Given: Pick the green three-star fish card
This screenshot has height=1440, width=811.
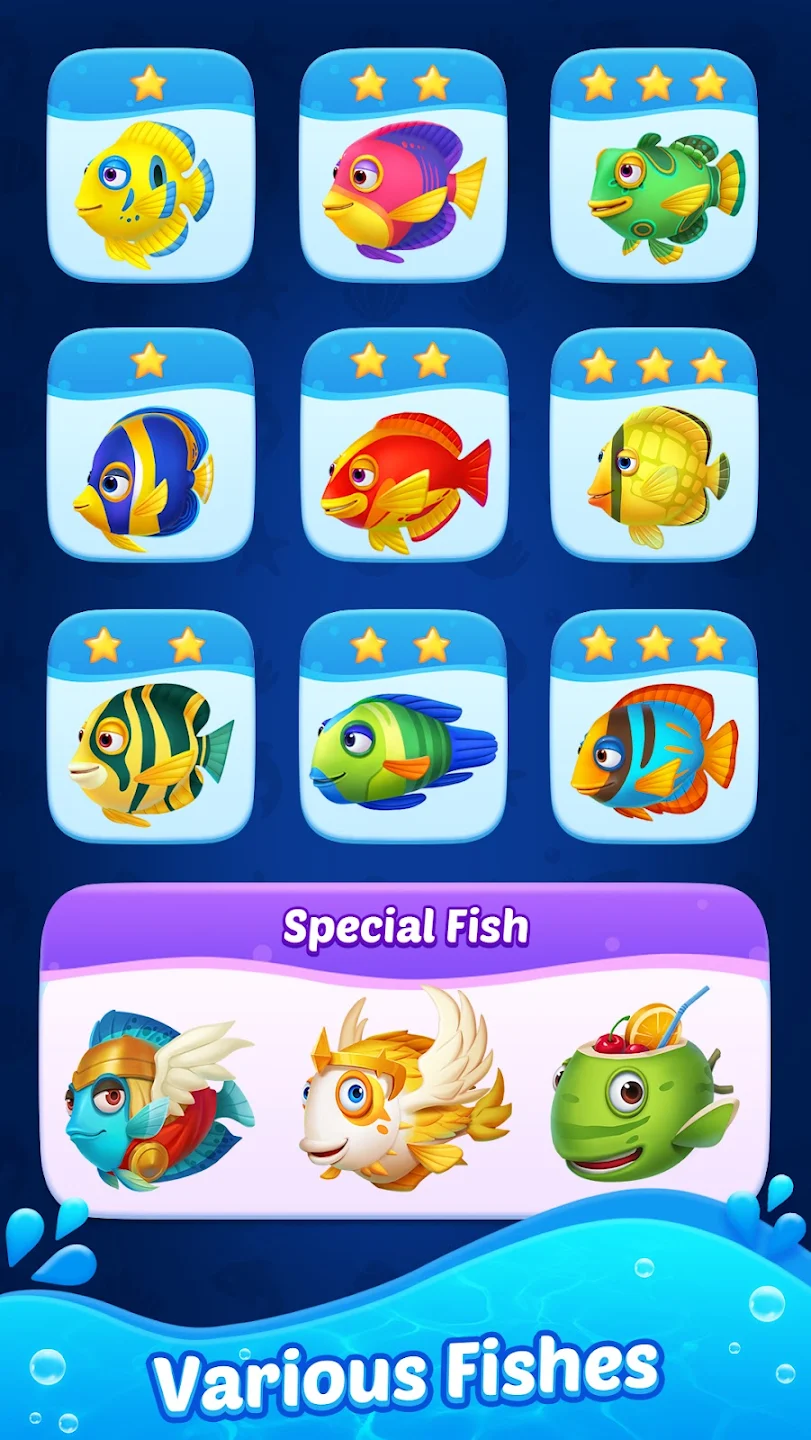Looking at the screenshot, I should [654, 166].
